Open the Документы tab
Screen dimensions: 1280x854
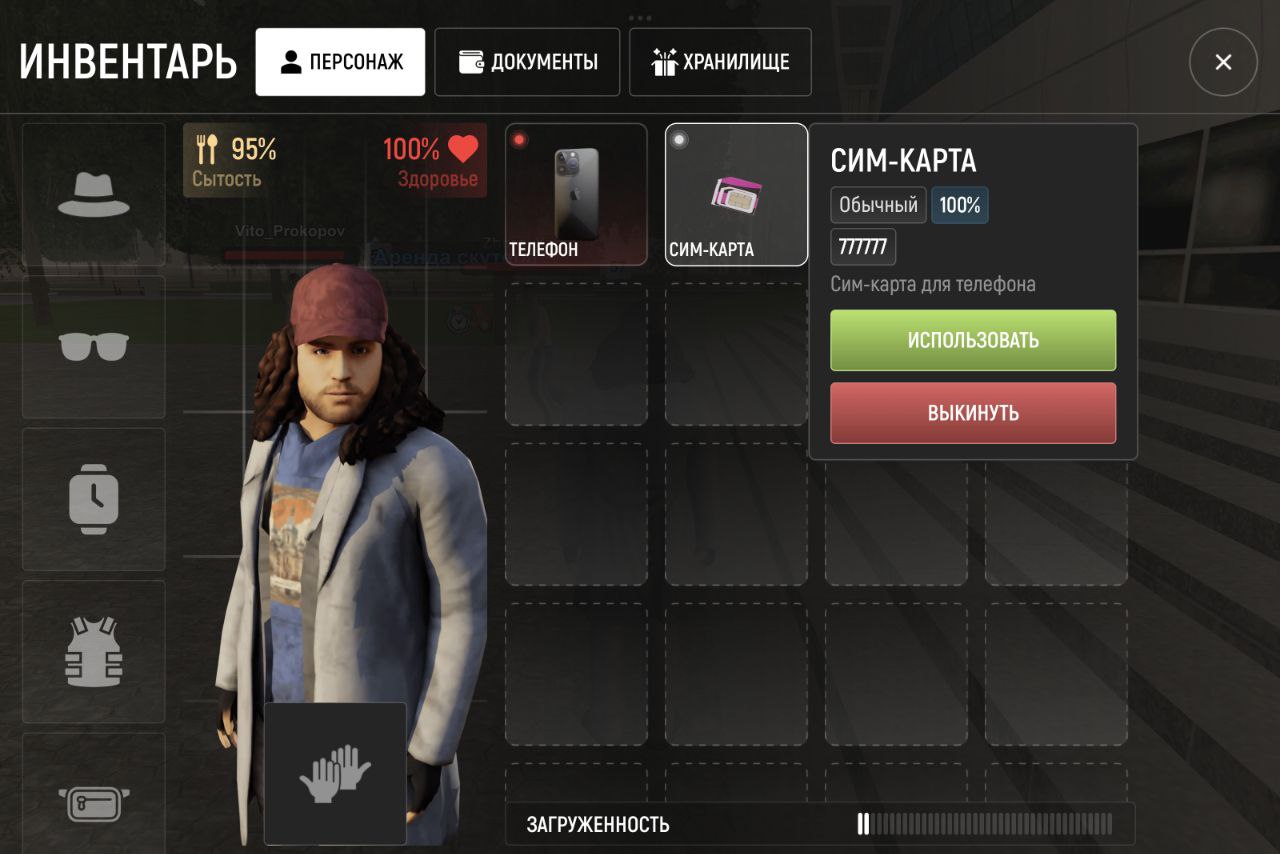click(526, 62)
